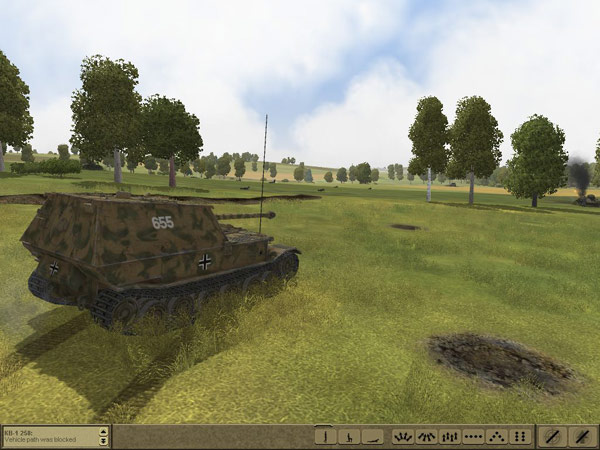This screenshot has width=600, height=450.
Task: Set the prone stance button
Action: tap(372, 436)
